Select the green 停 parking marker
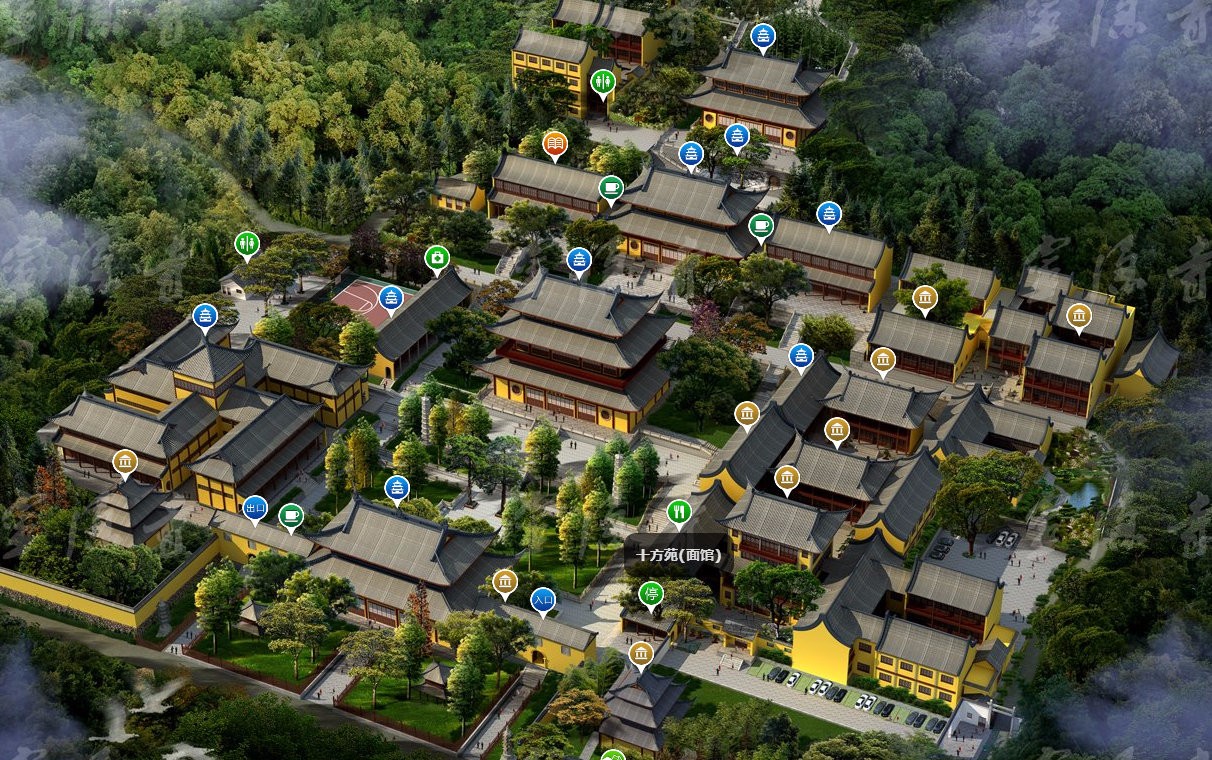The height and width of the screenshot is (760, 1212). coord(651,594)
